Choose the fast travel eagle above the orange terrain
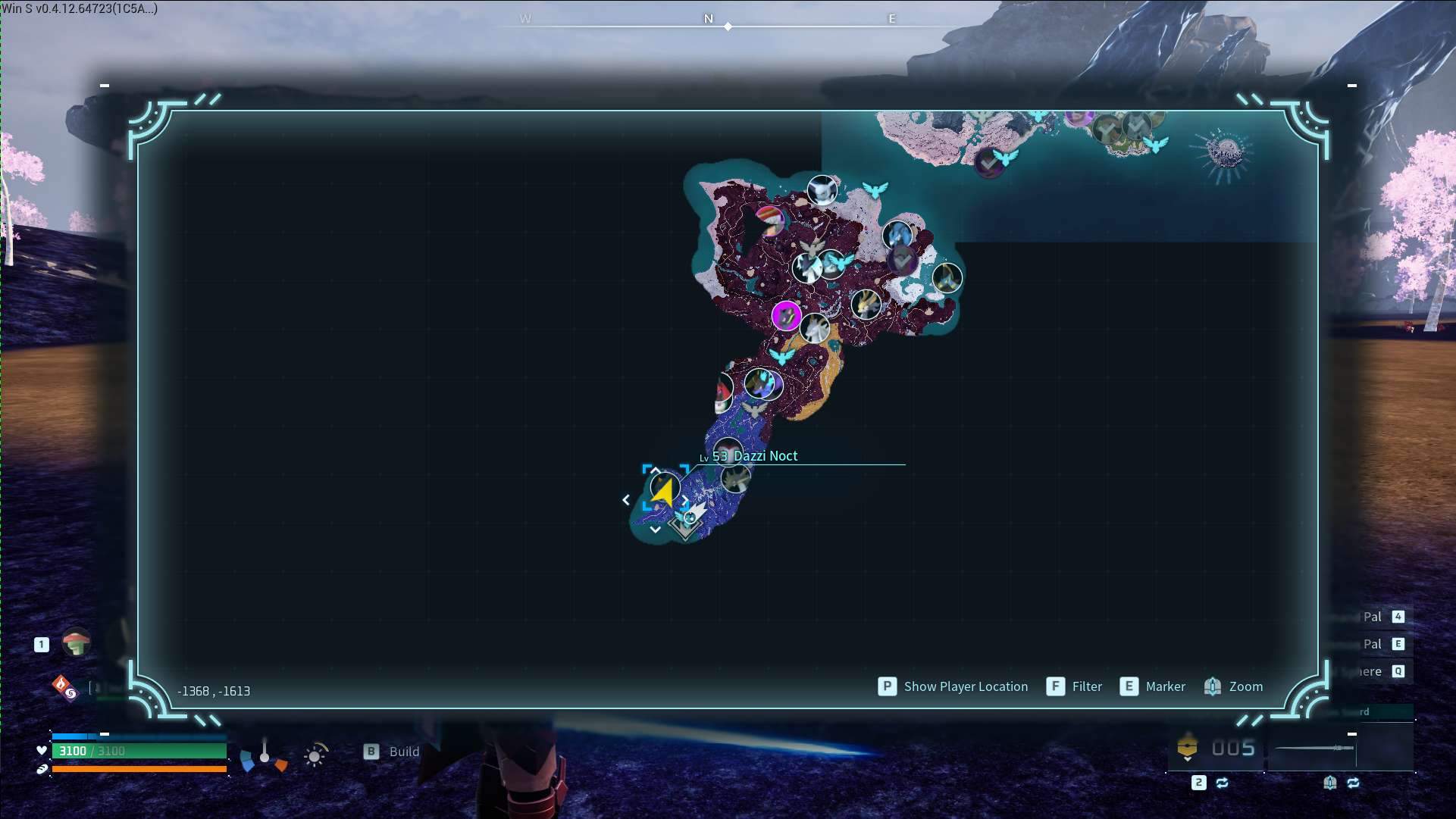 781,355
